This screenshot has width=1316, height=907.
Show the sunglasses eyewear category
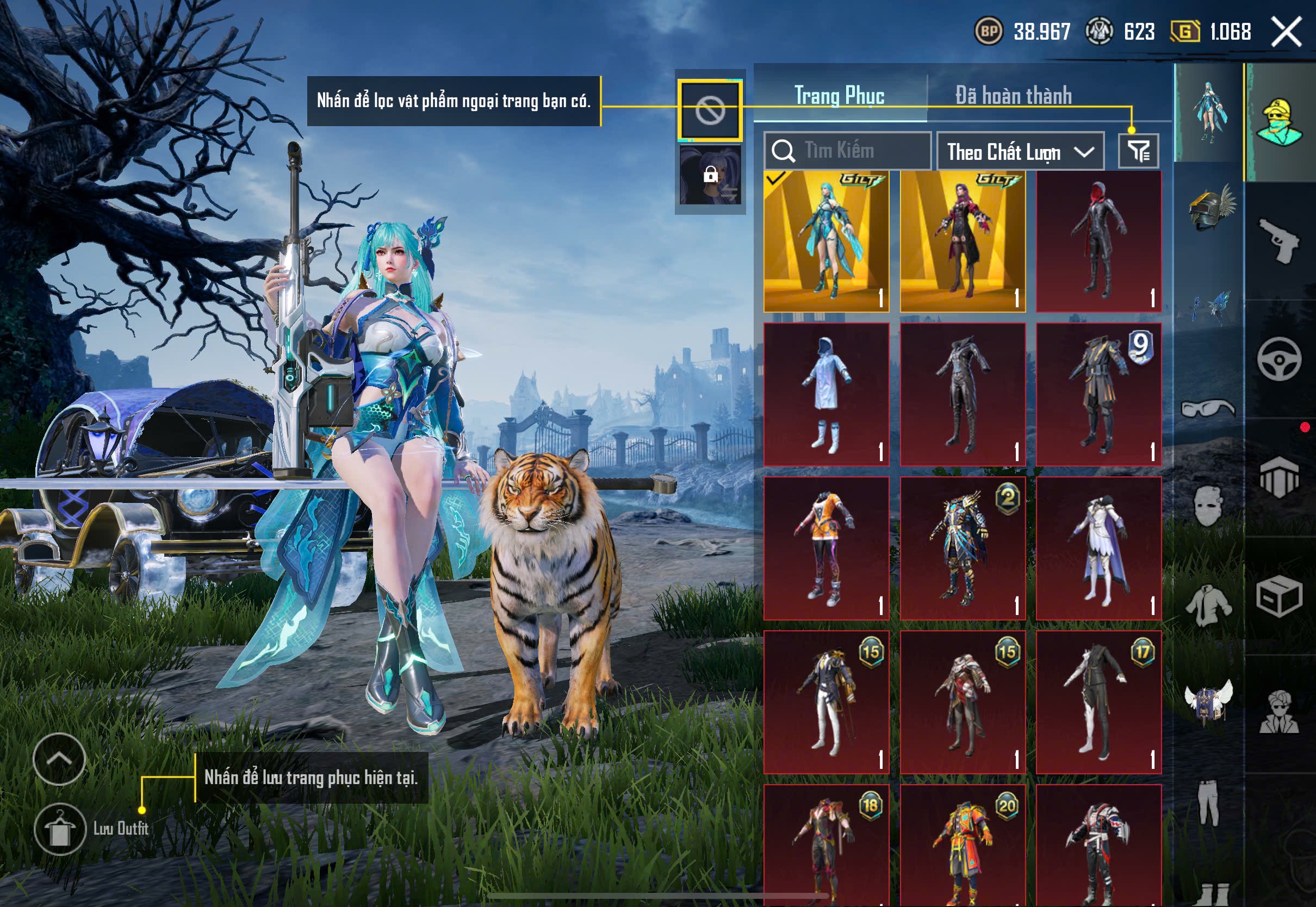tap(1208, 408)
